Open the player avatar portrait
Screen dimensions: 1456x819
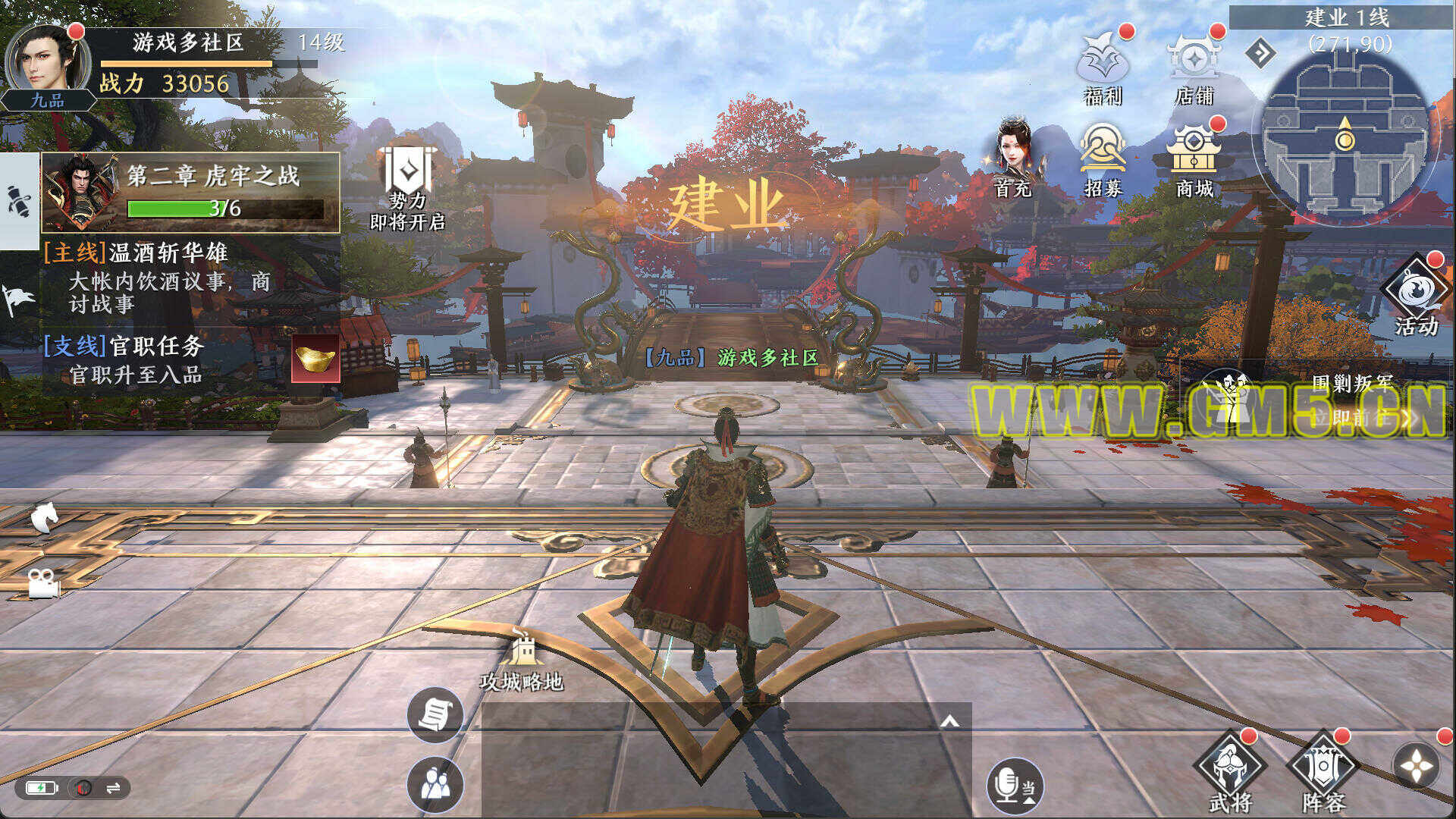click(x=47, y=61)
